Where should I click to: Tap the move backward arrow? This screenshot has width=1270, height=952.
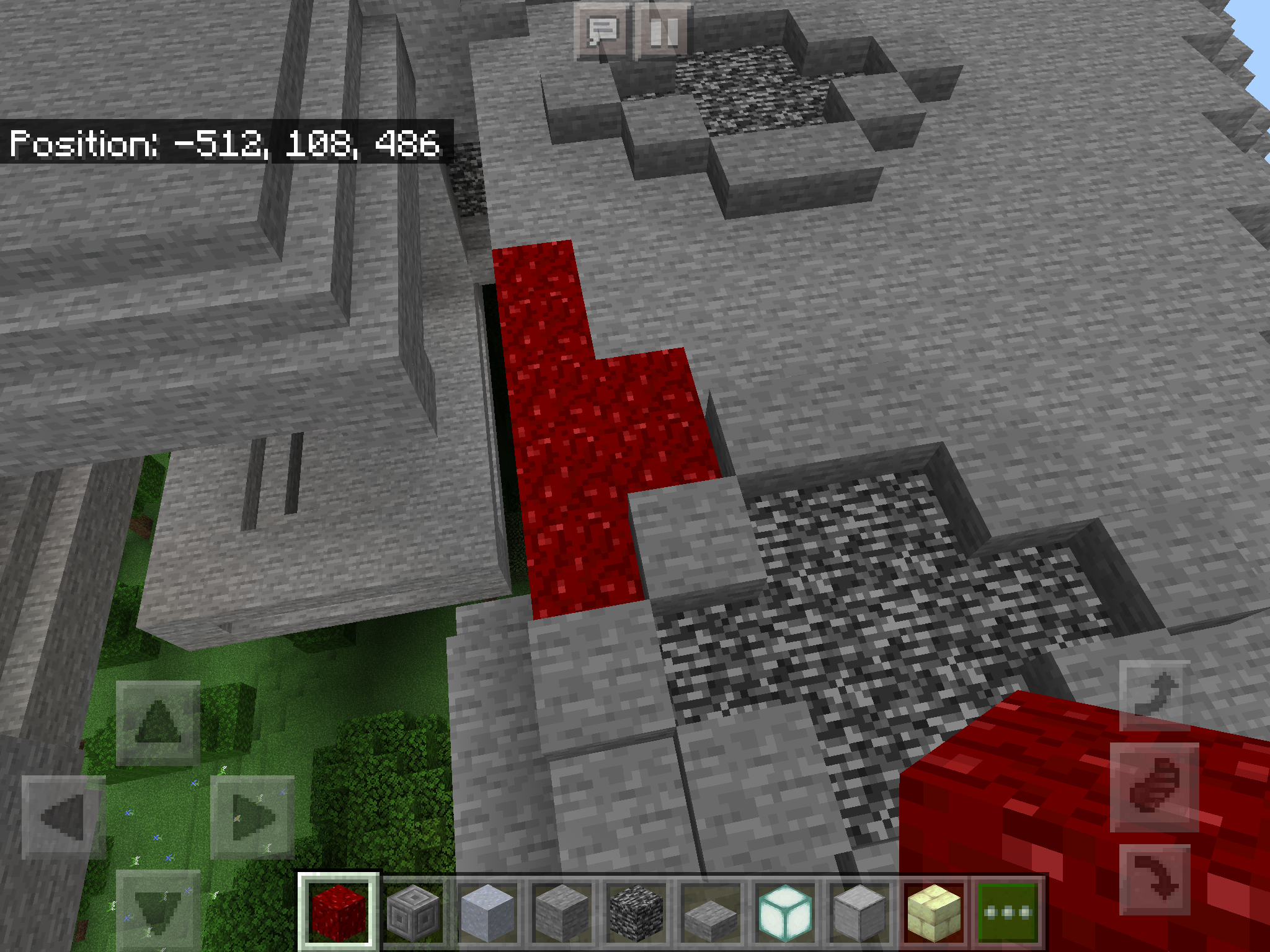tap(158, 910)
